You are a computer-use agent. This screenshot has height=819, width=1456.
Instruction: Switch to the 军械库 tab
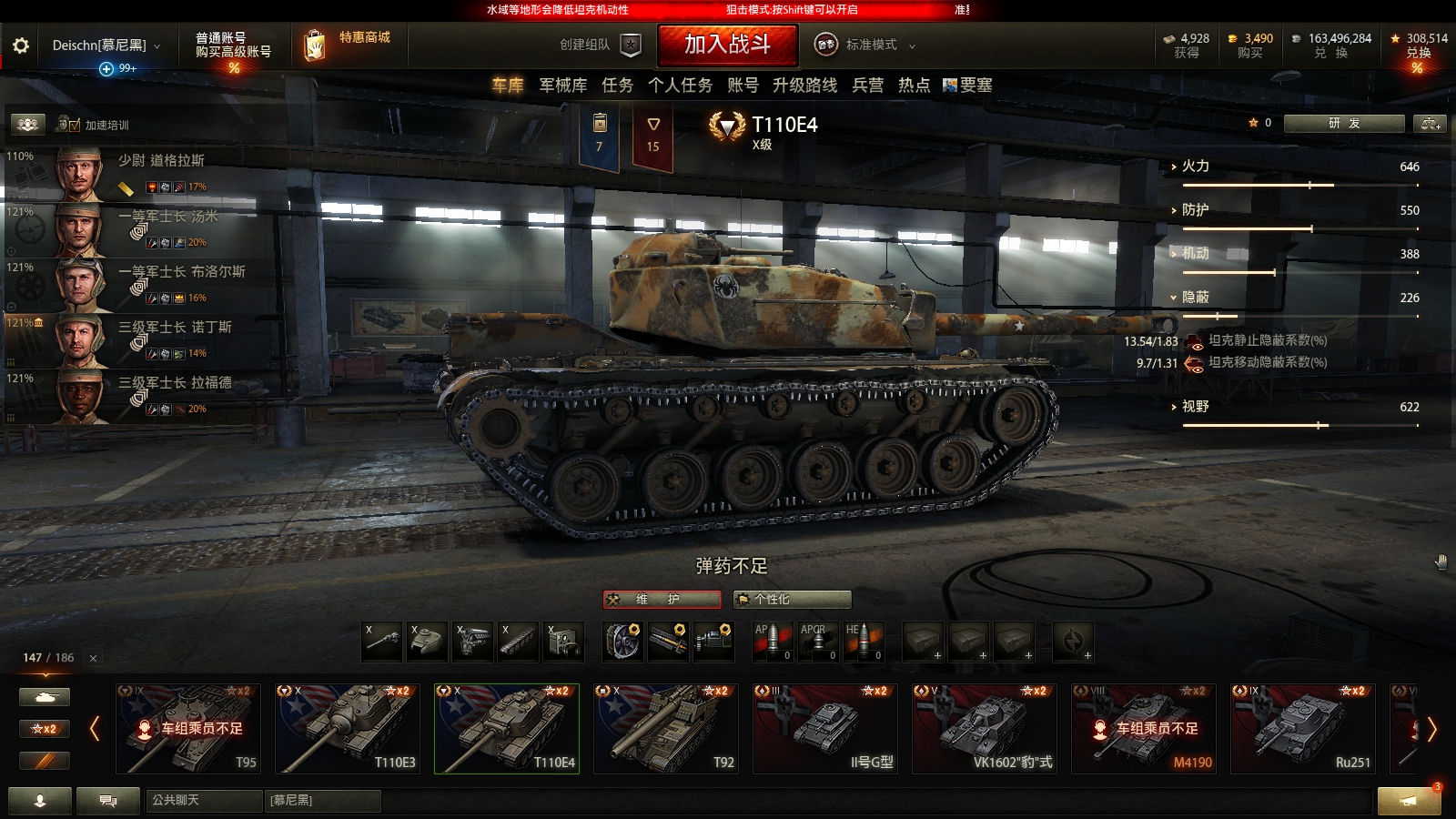coord(564,85)
